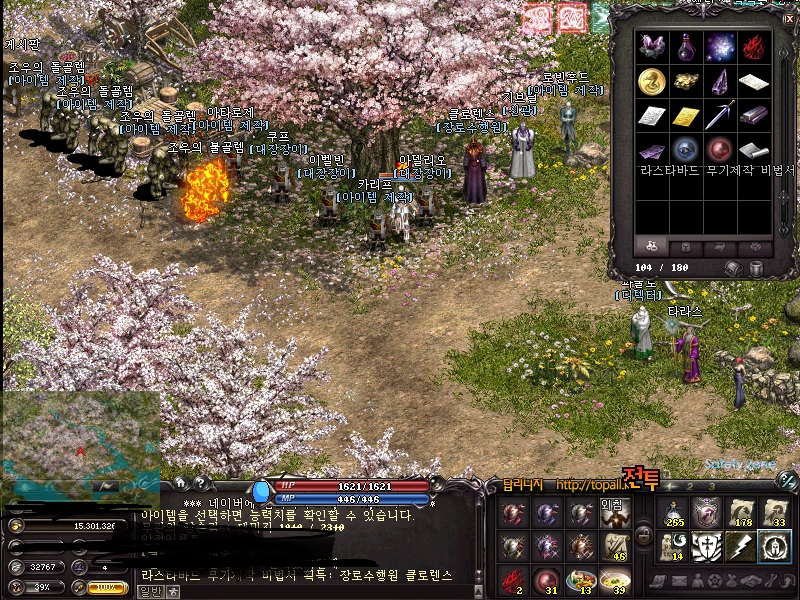800x600 pixels.
Task: Activate the lightning bolt skill
Action: (739, 545)
